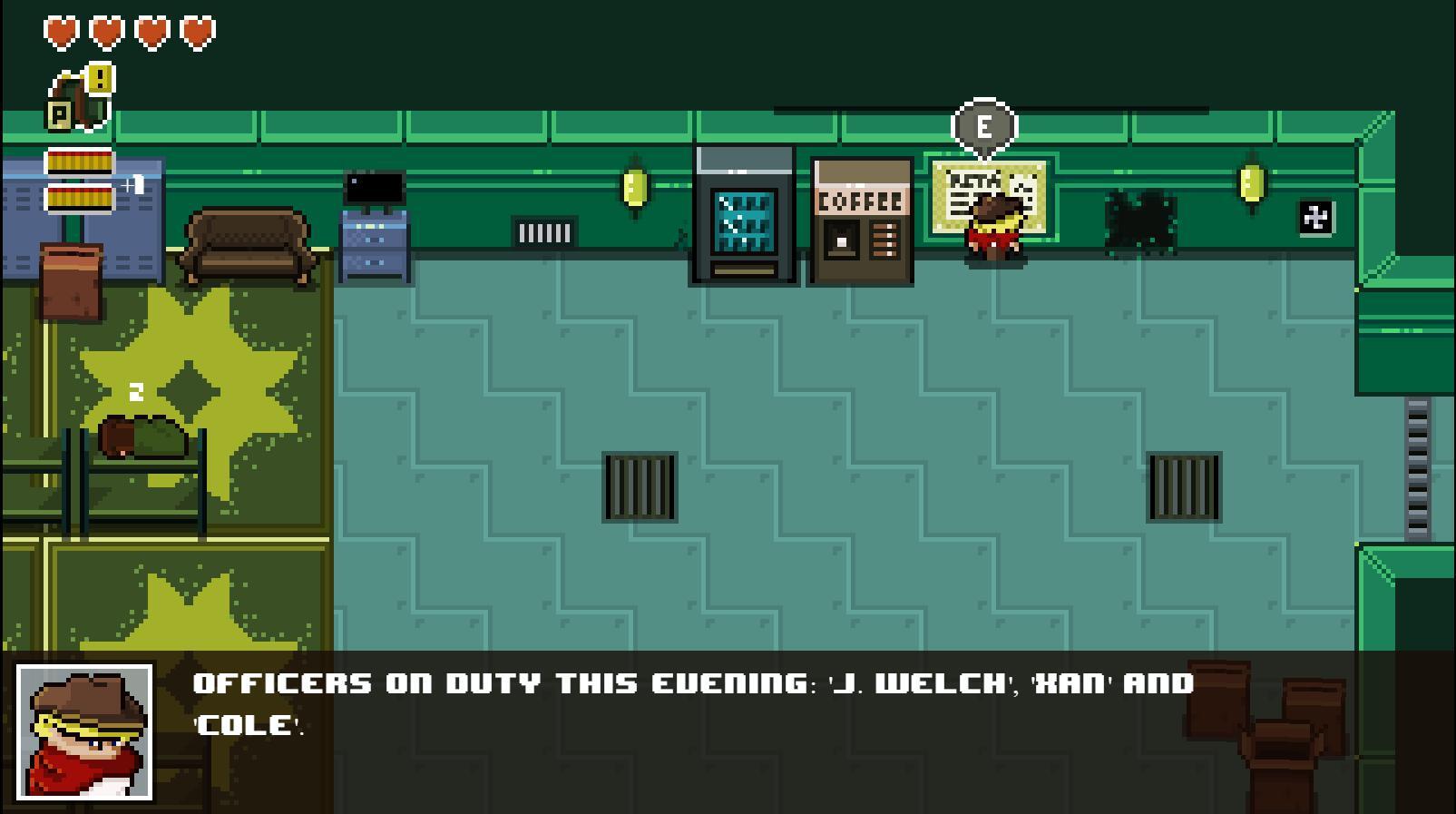1456x814 pixels.
Task: Toggle the computer monitor on the desk
Action: click(x=375, y=188)
